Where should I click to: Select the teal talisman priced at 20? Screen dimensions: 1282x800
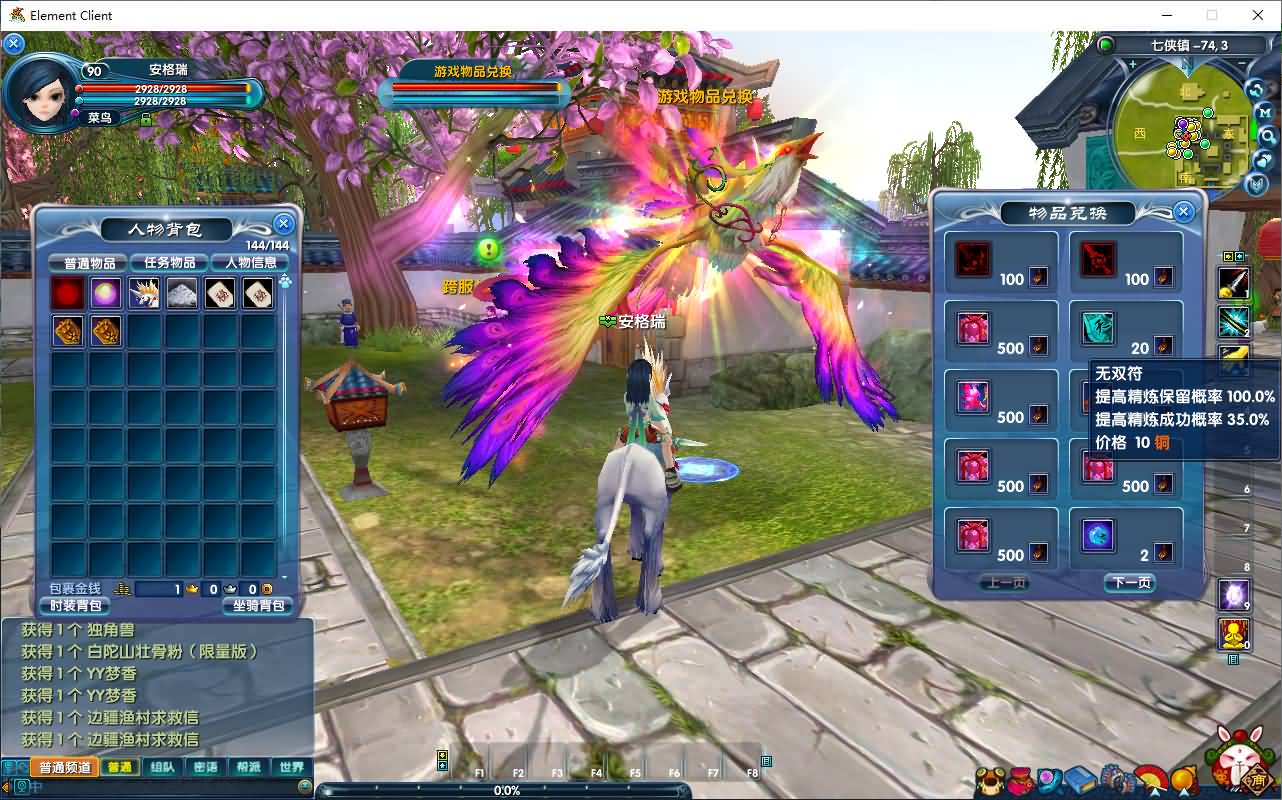click(x=1098, y=328)
